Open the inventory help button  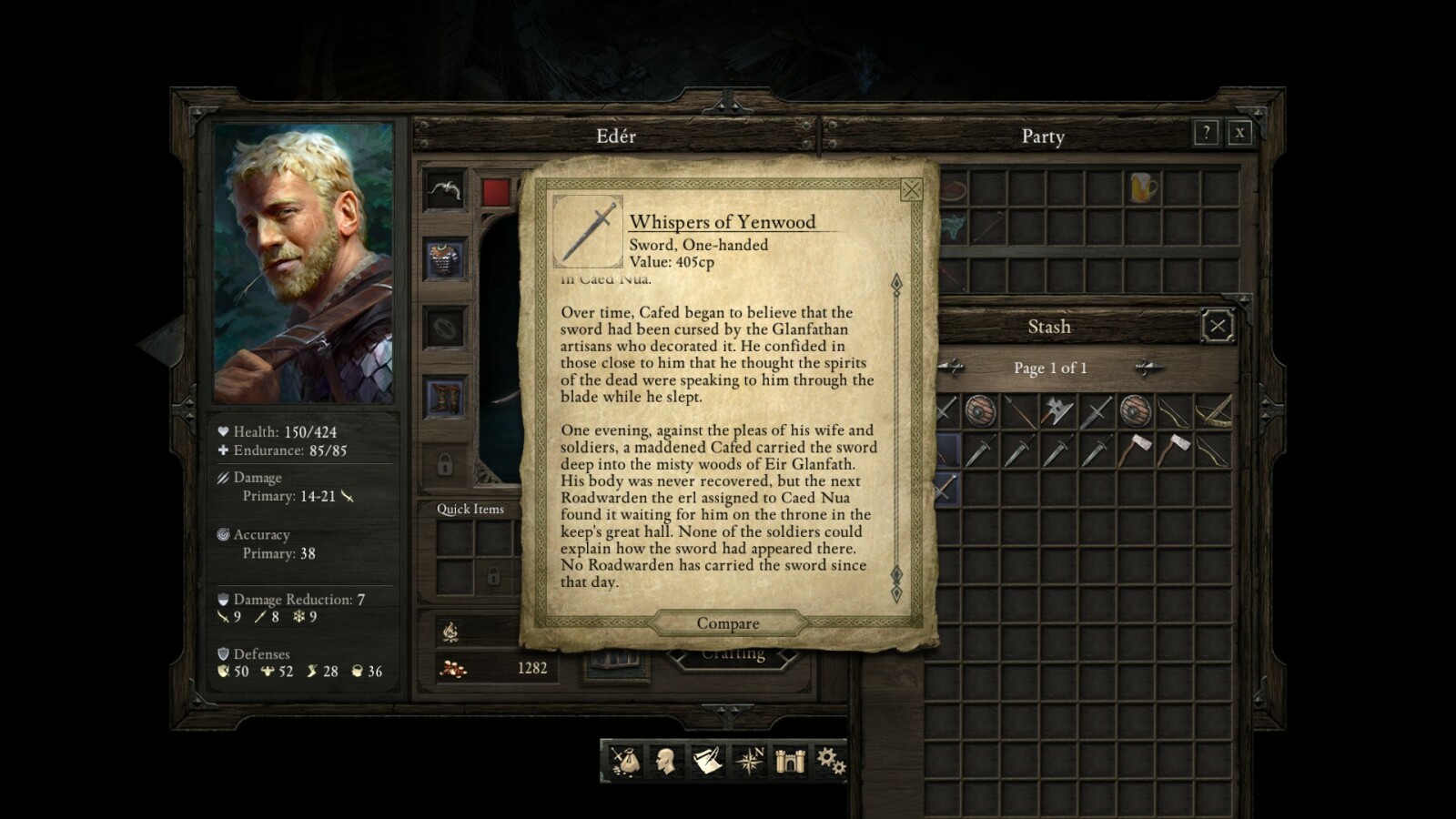click(x=1206, y=133)
